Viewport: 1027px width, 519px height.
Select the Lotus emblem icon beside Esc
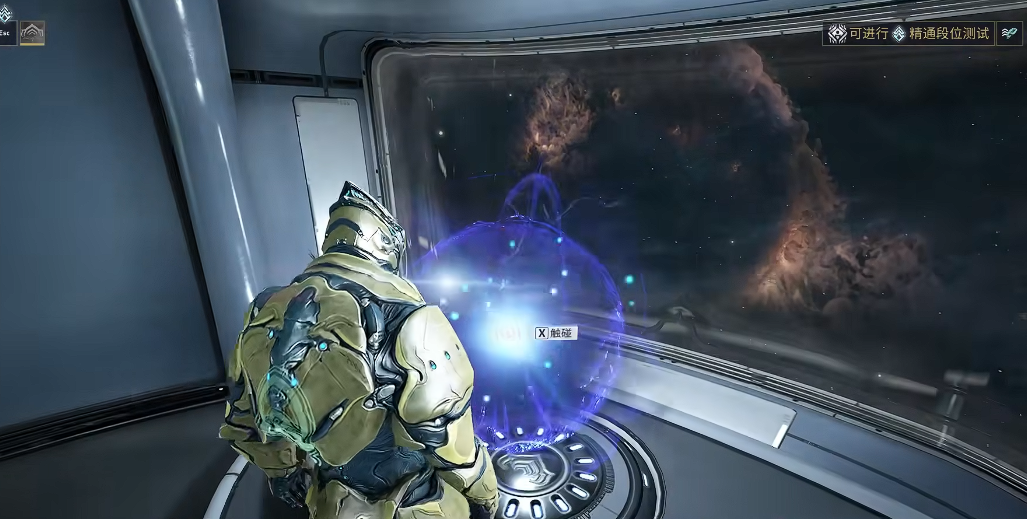(x=32, y=33)
